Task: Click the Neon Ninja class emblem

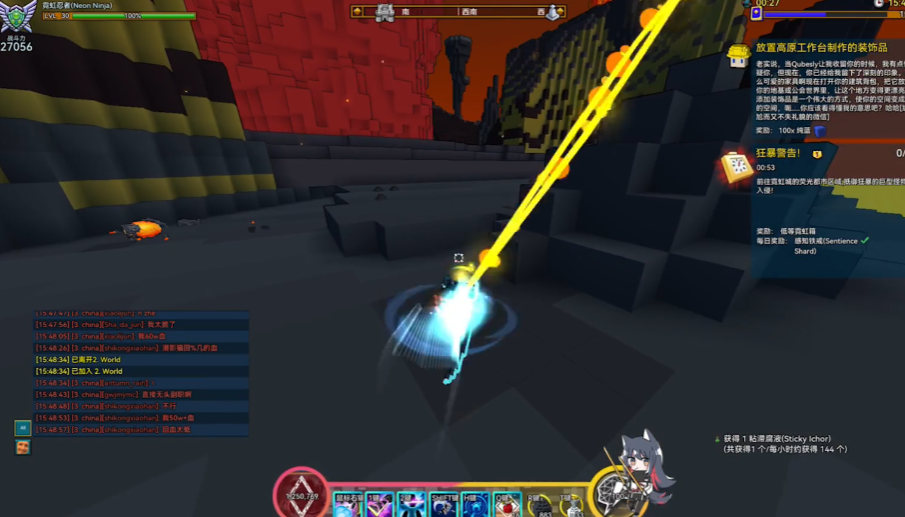Action: [x=18, y=18]
